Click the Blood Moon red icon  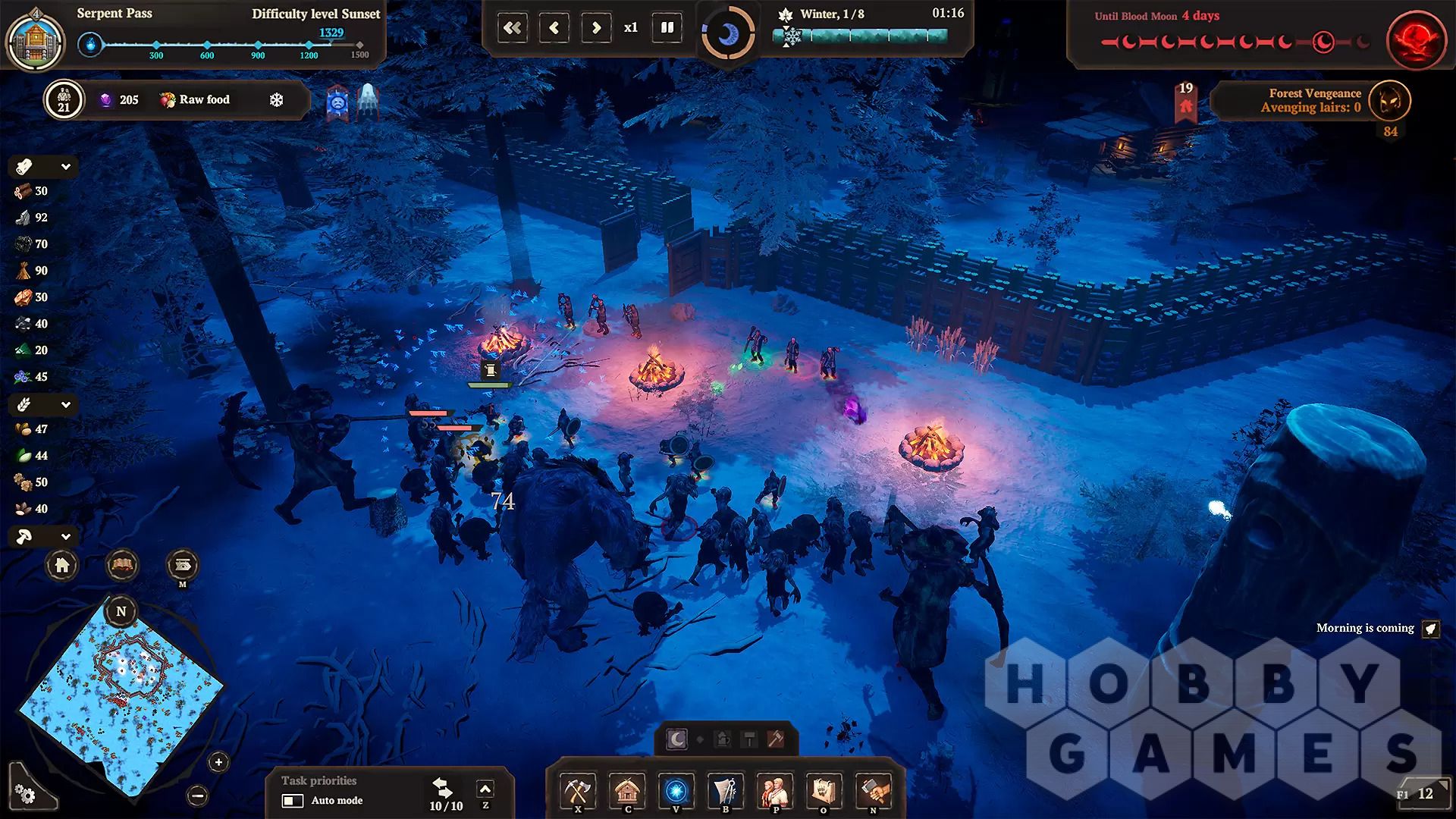pyautogui.click(x=1412, y=39)
